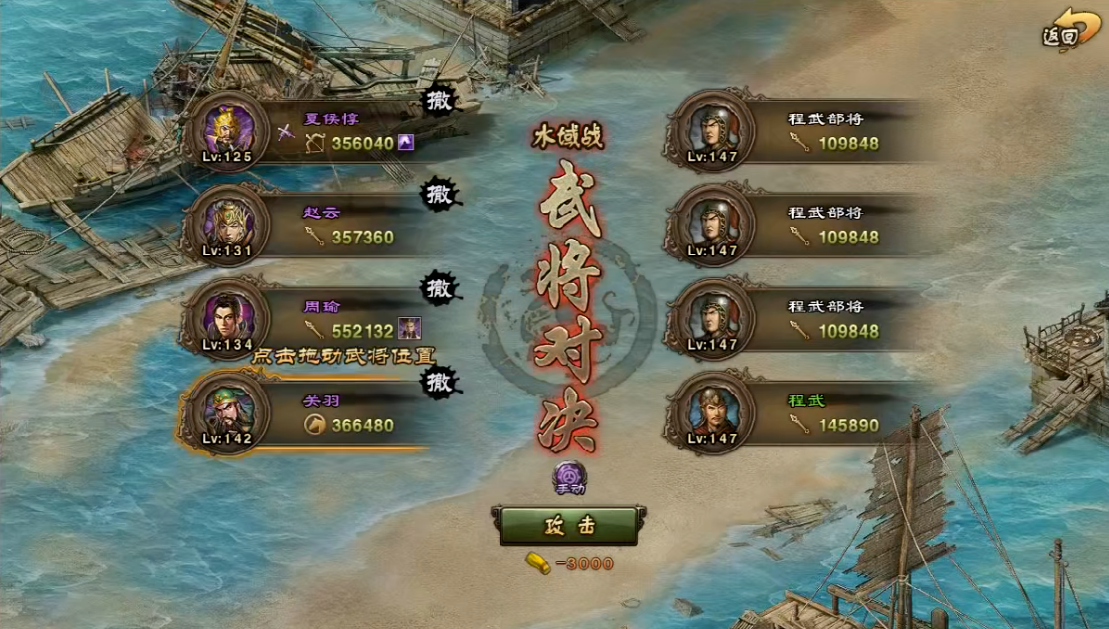Click the purple skill icon beside 夏侯惇's troop count
The width and height of the screenshot is (1109, 629).
[406, 143]
